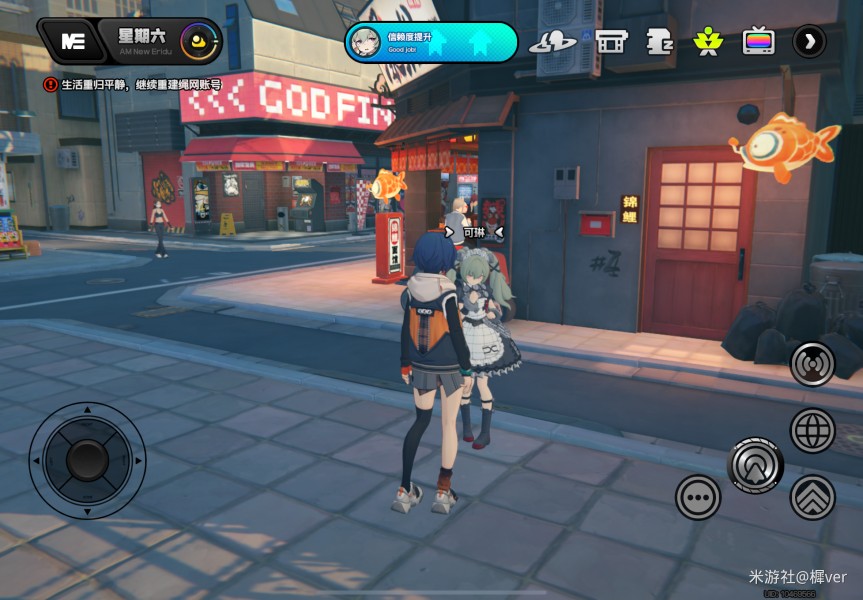Open the three-dots chat button
863x600 pixels.
point(698,497)
